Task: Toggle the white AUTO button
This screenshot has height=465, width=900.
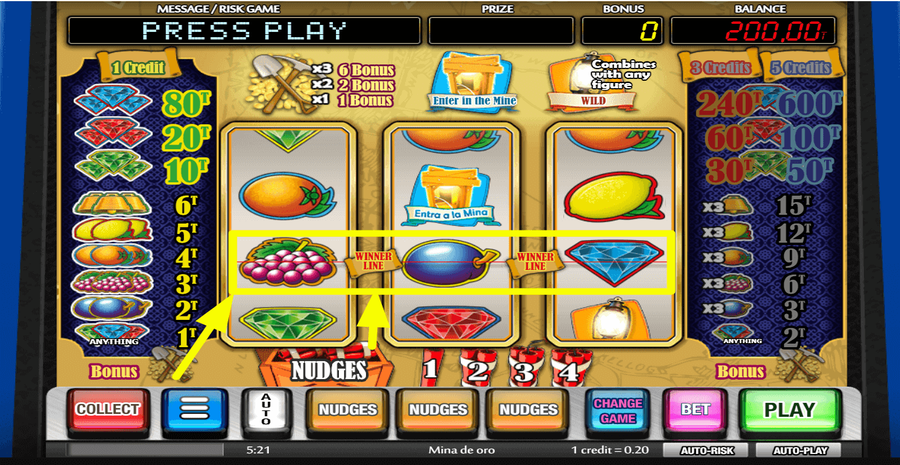Action: pos(266,410)
